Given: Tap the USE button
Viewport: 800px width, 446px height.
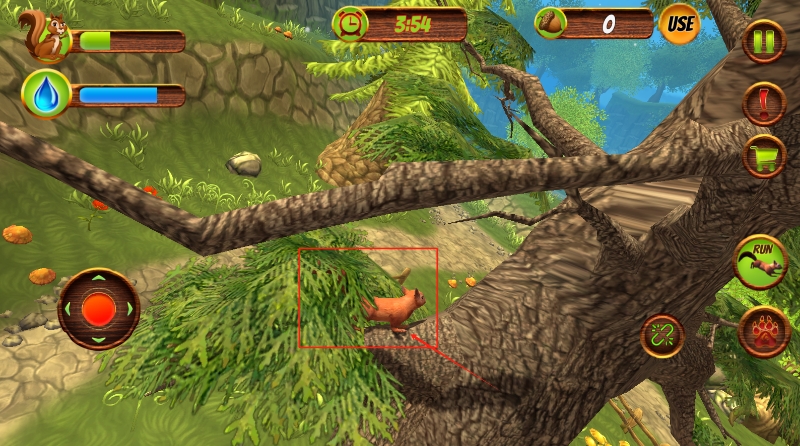Looking at the screenshot, I should [679, 23].
